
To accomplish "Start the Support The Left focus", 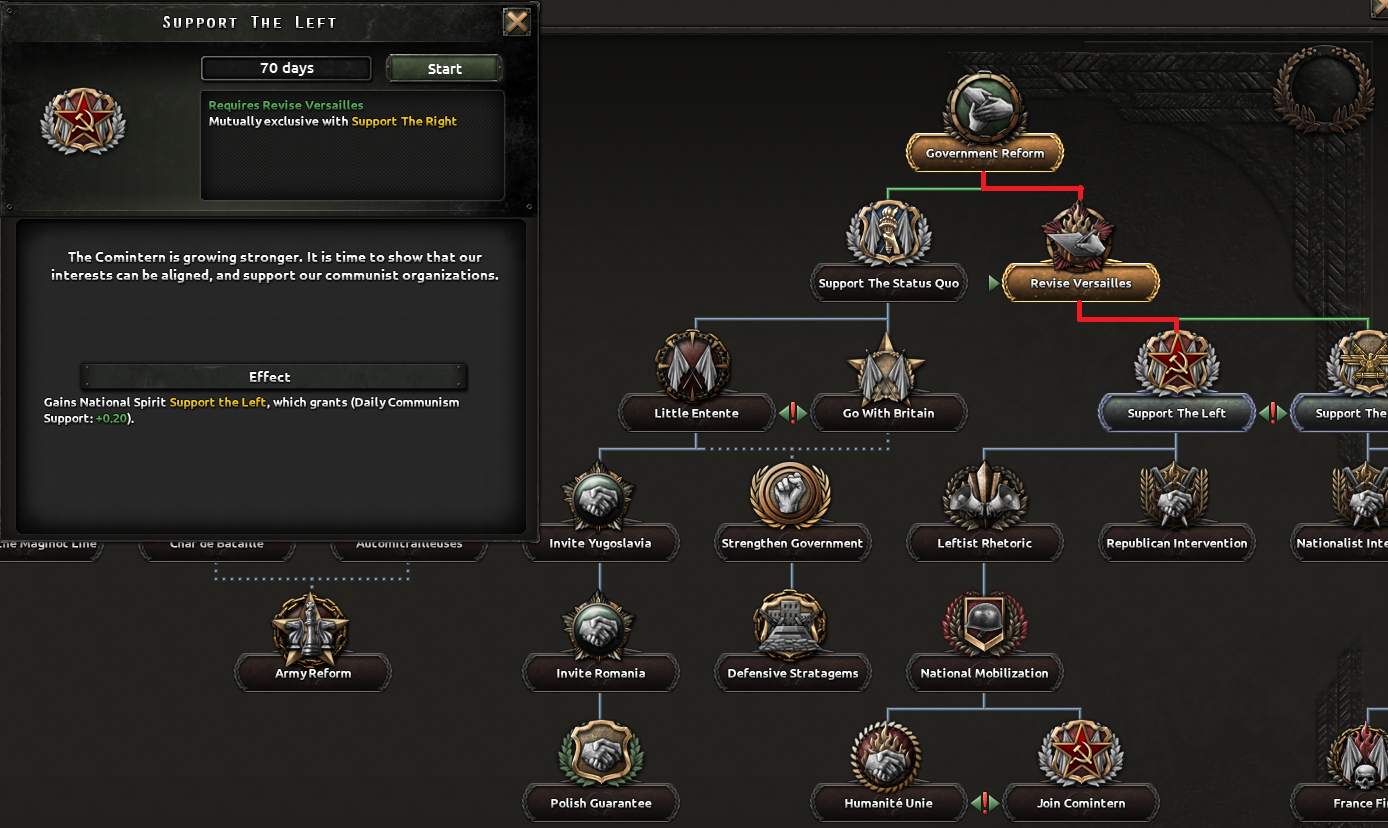I will pos(444,69).
